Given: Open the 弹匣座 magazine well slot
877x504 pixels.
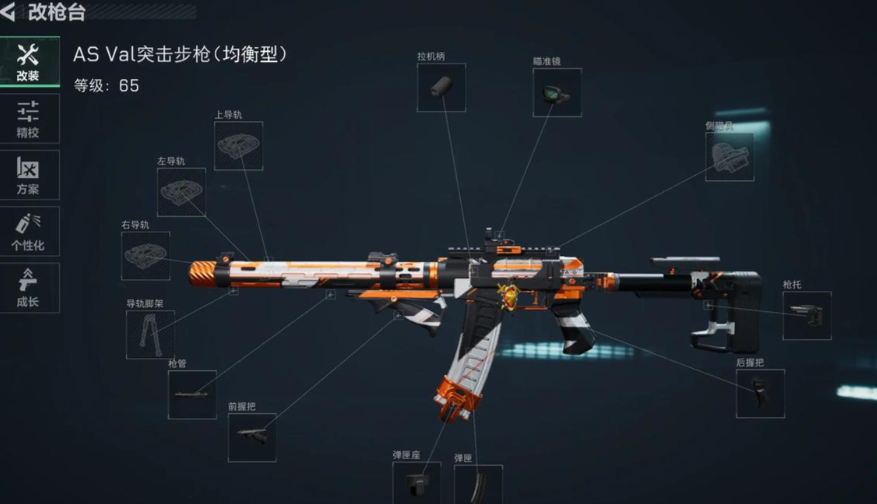Looking at the screenshot, I should coord(416,484).
